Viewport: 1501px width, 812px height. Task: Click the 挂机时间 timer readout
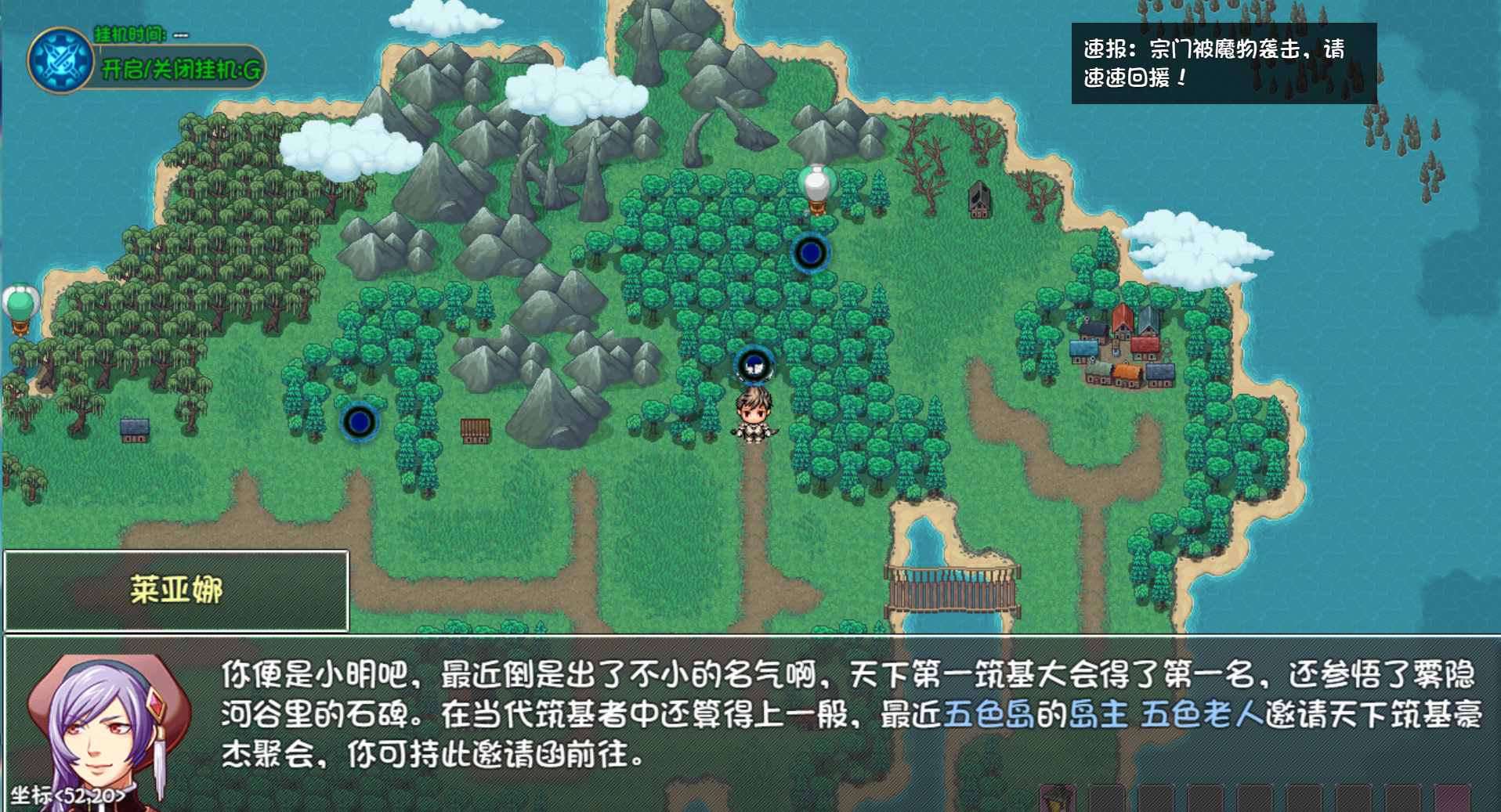tap(129, 34)
